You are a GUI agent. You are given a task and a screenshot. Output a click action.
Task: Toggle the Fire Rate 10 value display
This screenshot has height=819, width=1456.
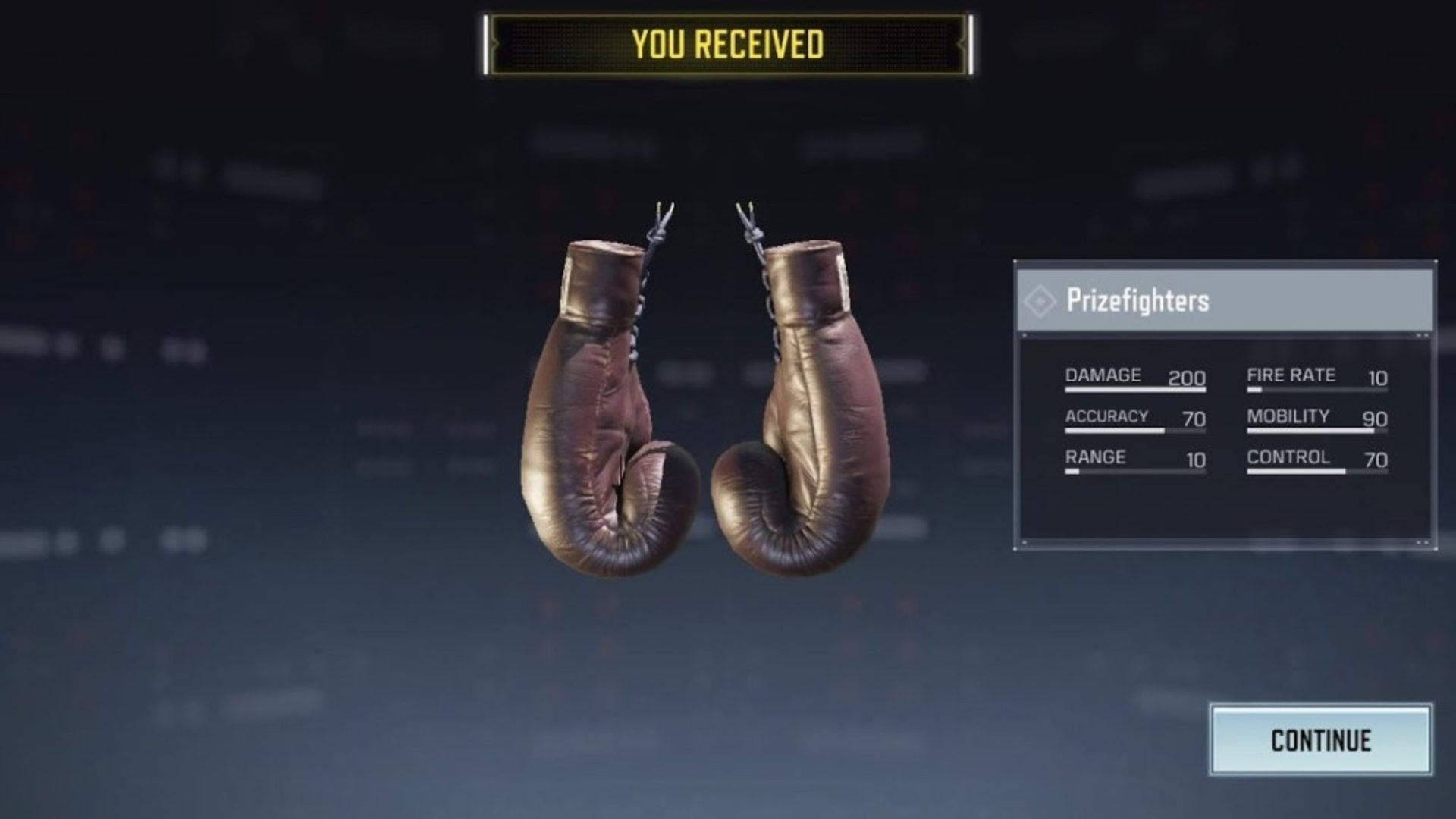click(x=1378, y=377)
